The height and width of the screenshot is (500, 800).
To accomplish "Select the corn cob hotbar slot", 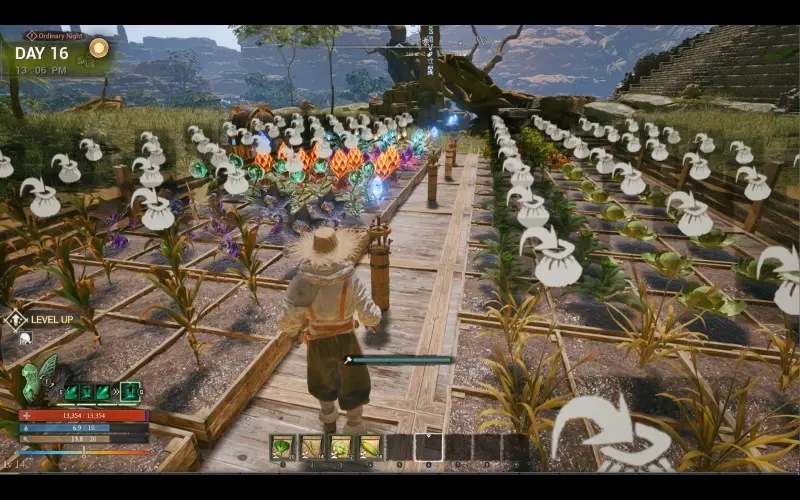I will point(370,447).
